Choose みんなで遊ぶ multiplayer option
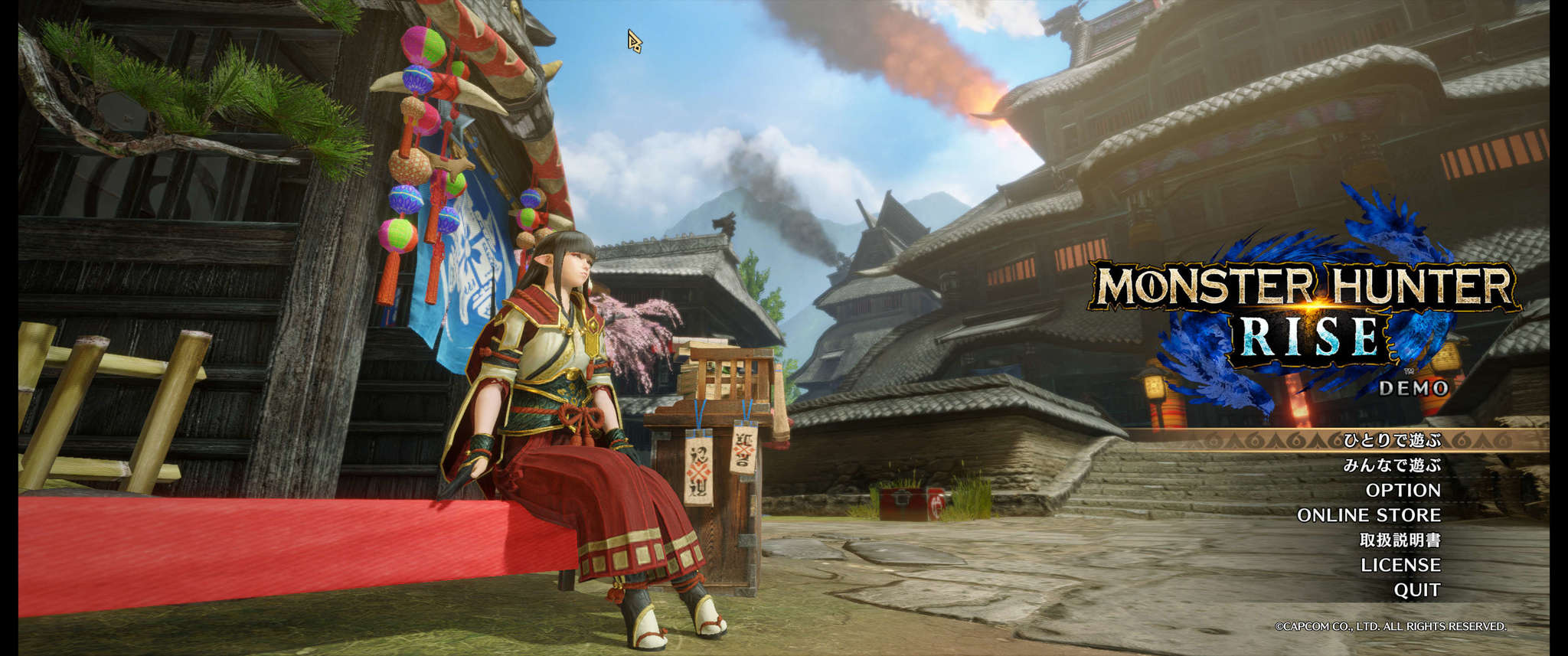Screen dimensions: 1568x656 click(x=1391, y=465)
